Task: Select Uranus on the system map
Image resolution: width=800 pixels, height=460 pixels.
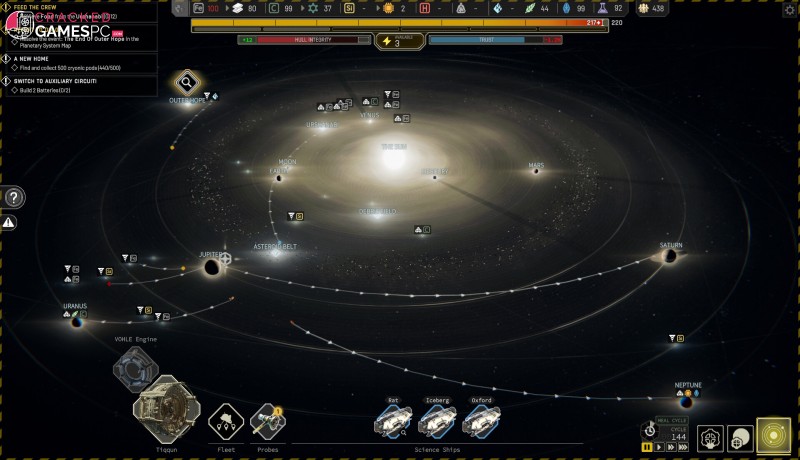Action: [76, 321]
